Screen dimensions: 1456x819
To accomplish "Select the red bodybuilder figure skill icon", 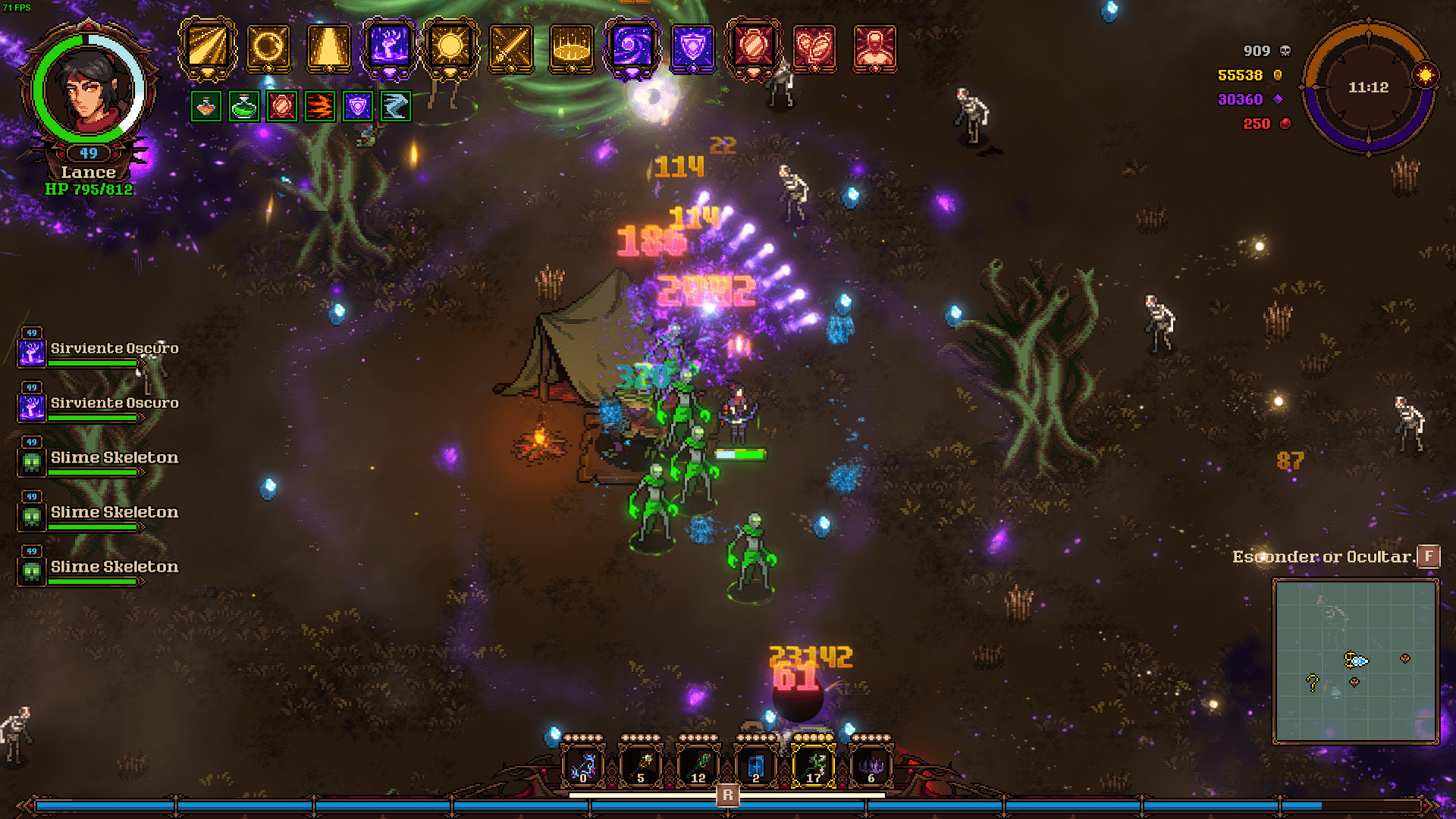I will [874, 47].
